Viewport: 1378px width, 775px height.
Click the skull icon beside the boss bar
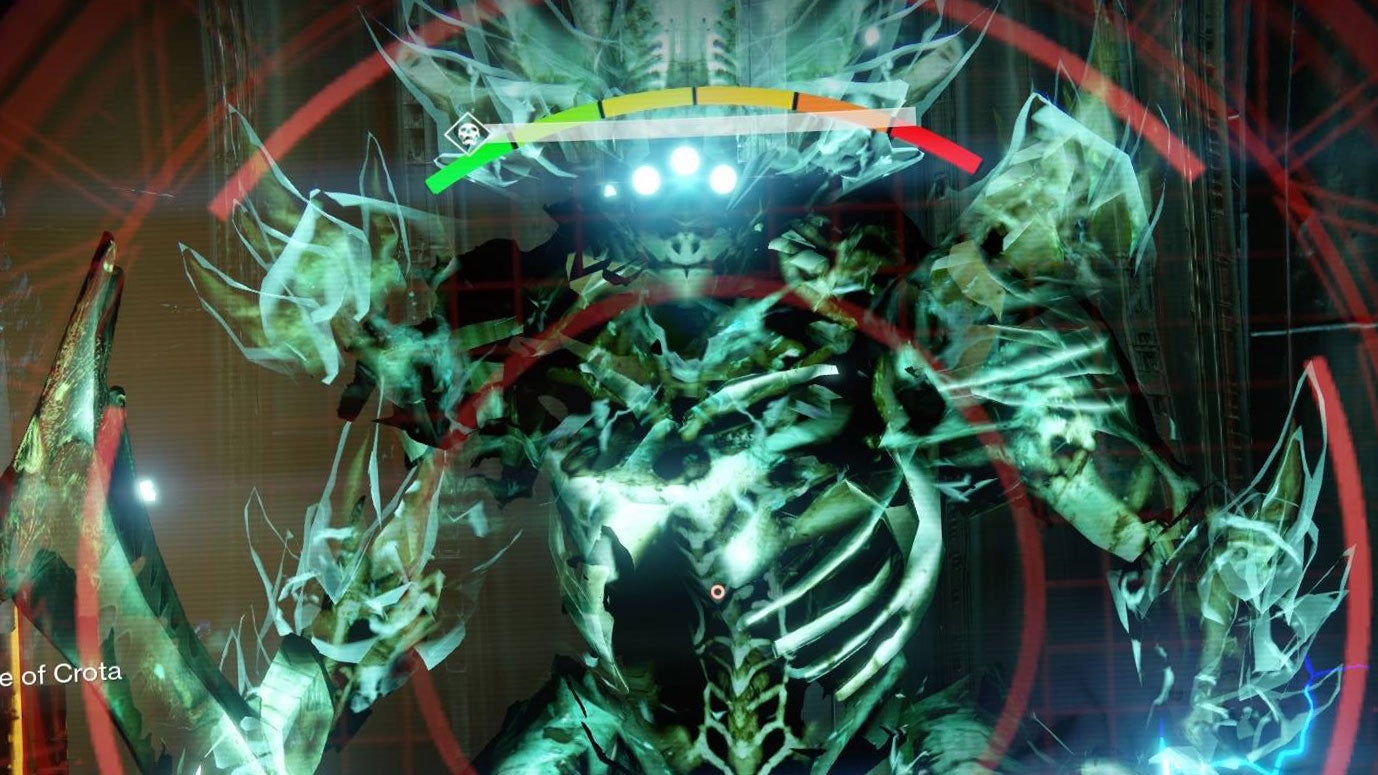pyautogui.click(x=463, y=133)
